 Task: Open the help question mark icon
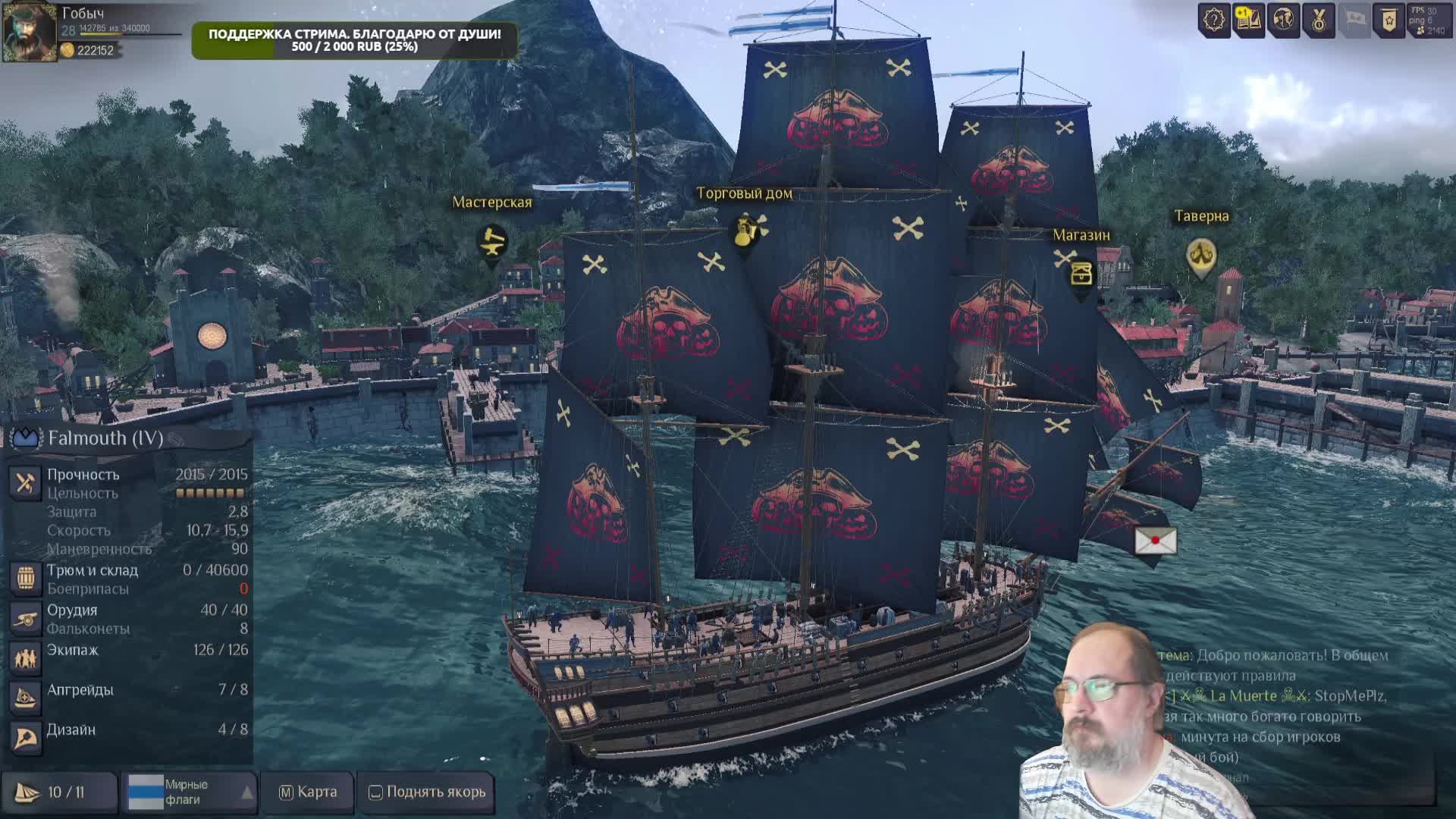pyautogui.click(x=1213, y=20)
